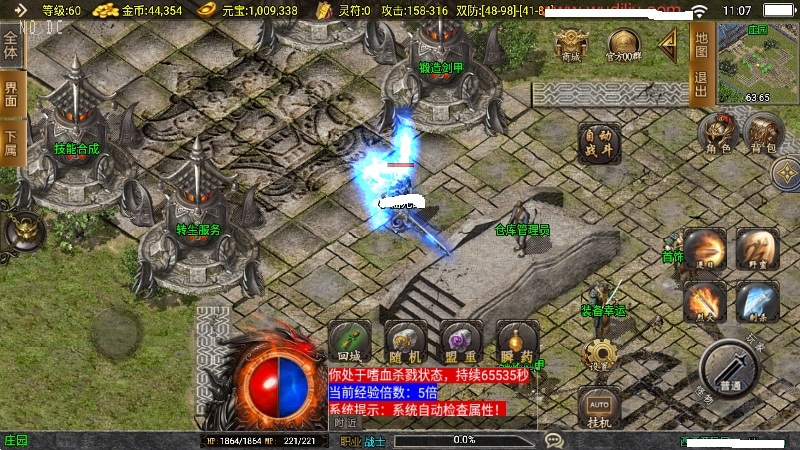Activate the 烈火 flame sword skill
Viewport: 800px width, 450px height.
point(705,300)
